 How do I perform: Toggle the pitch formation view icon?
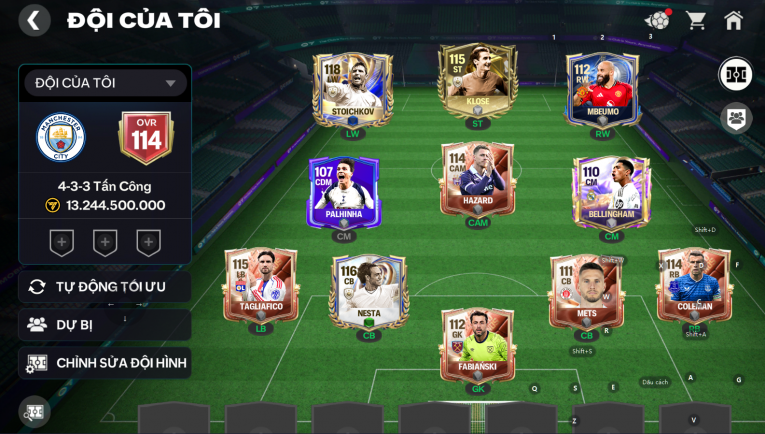pyautogui.click(x=736, y=74)
